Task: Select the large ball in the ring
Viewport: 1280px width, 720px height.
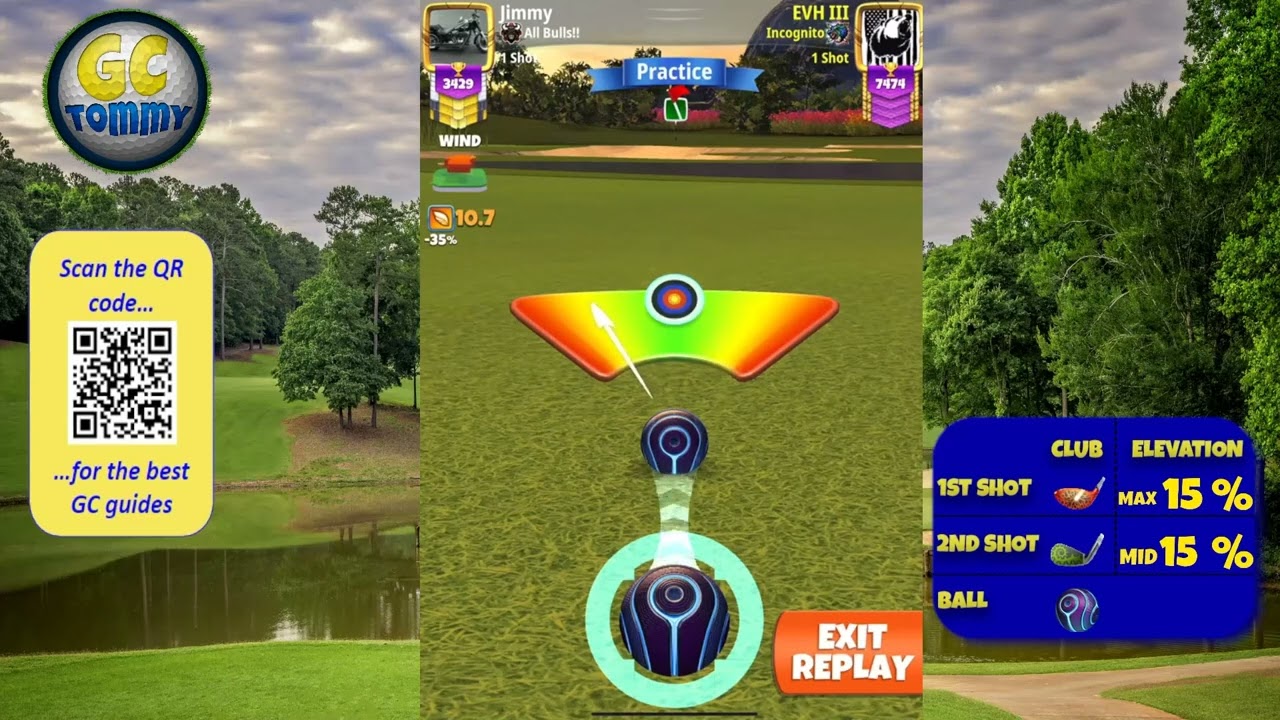Action: [674, 620]
